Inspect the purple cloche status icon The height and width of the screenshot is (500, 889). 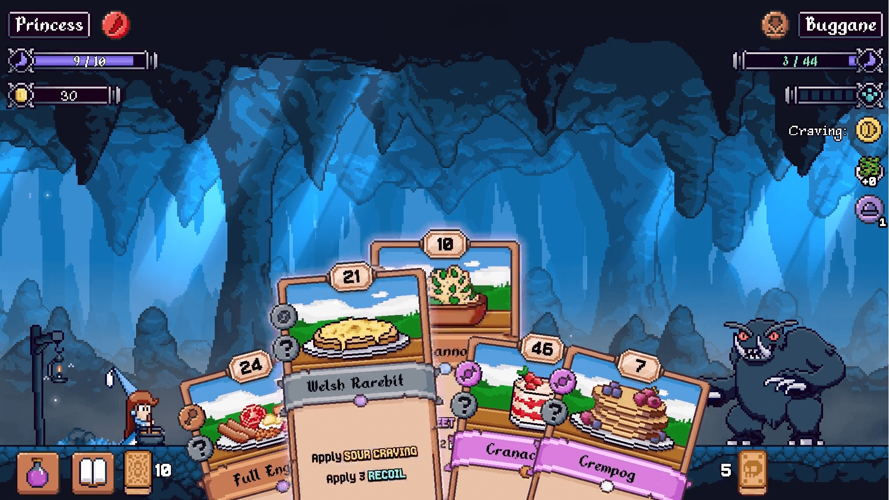pyautogui.click(x=867, y=210)
